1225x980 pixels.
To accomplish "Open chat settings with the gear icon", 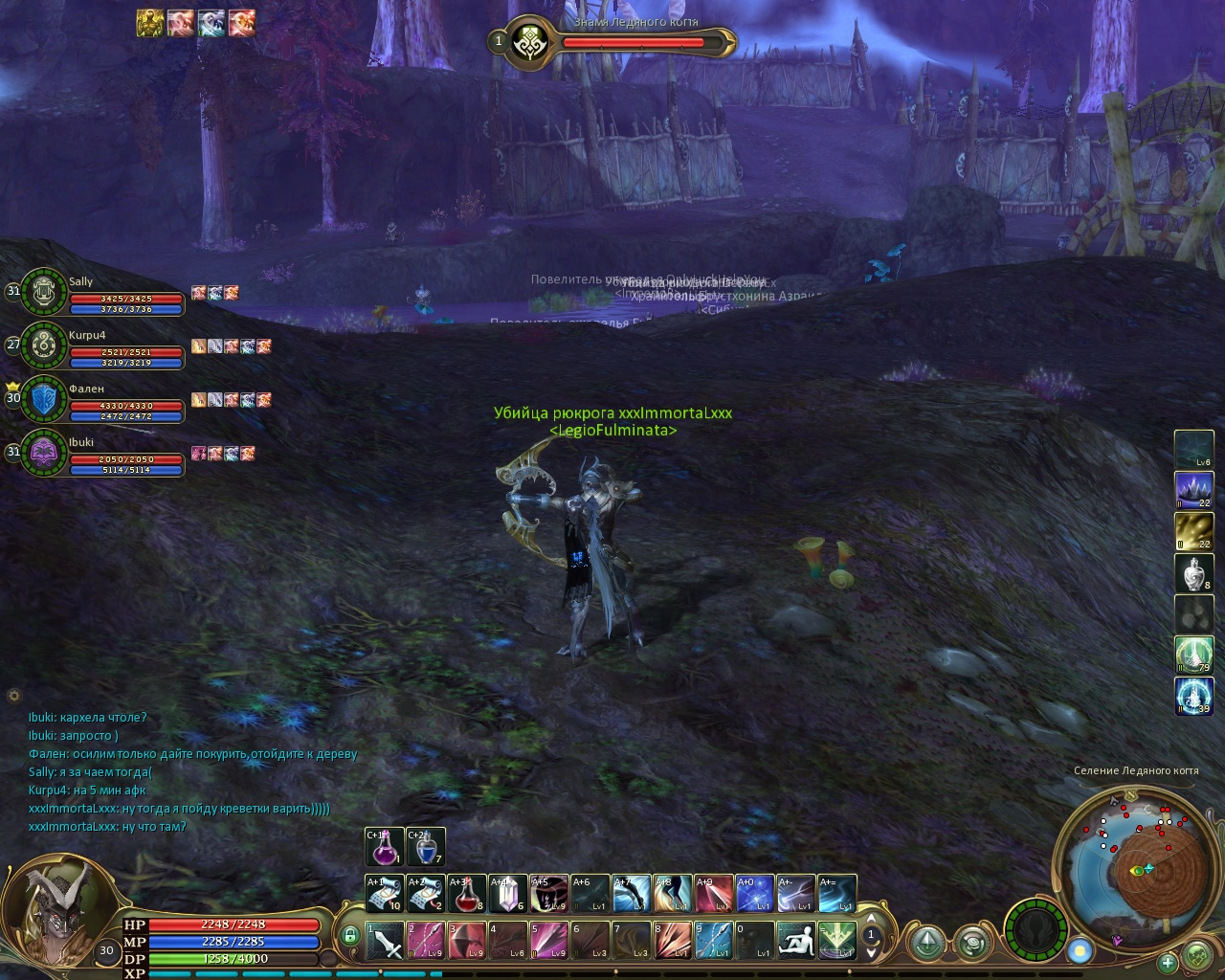I will tap(13, 696).
